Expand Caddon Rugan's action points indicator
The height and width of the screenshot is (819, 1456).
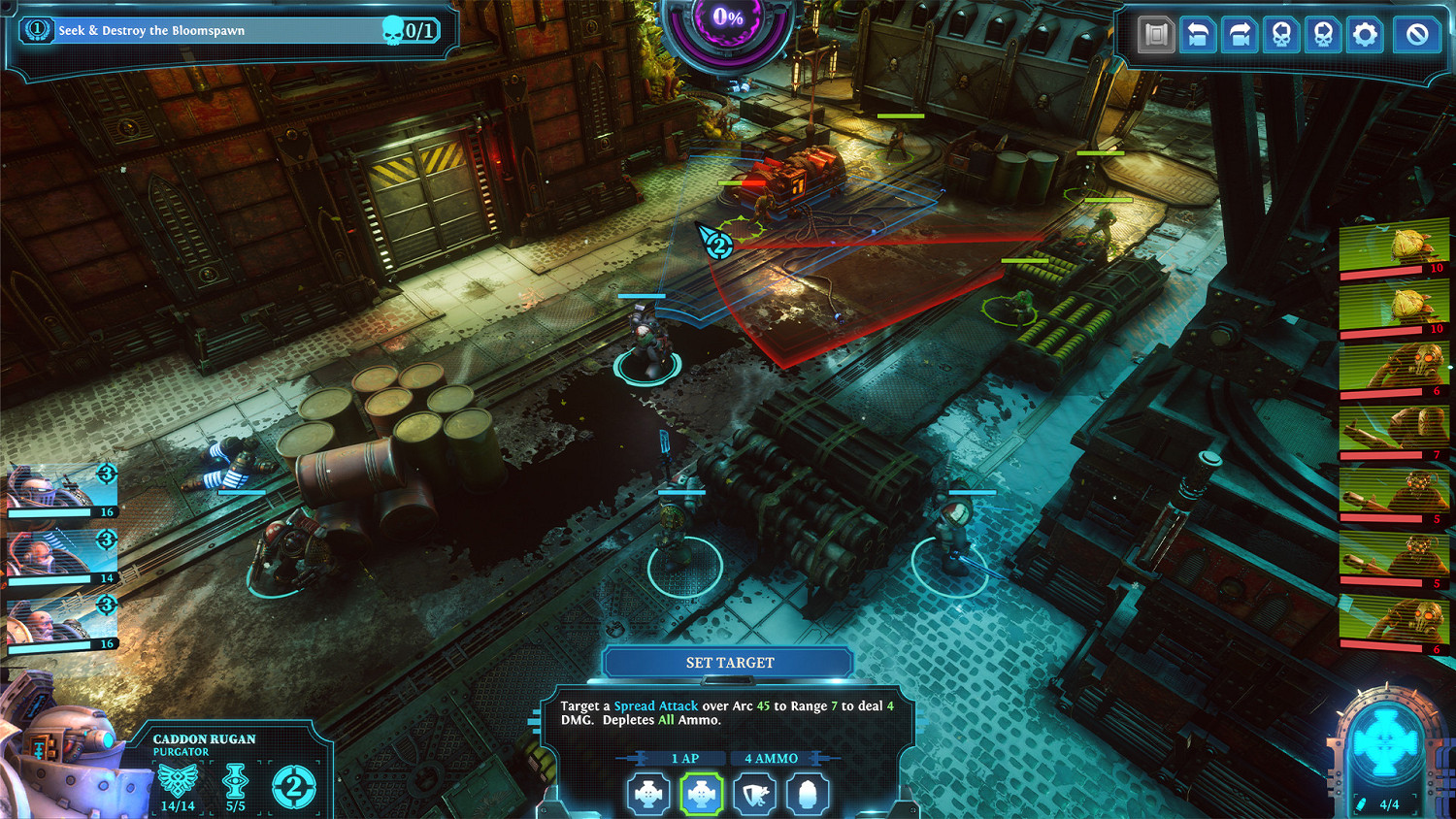[293, 782]
